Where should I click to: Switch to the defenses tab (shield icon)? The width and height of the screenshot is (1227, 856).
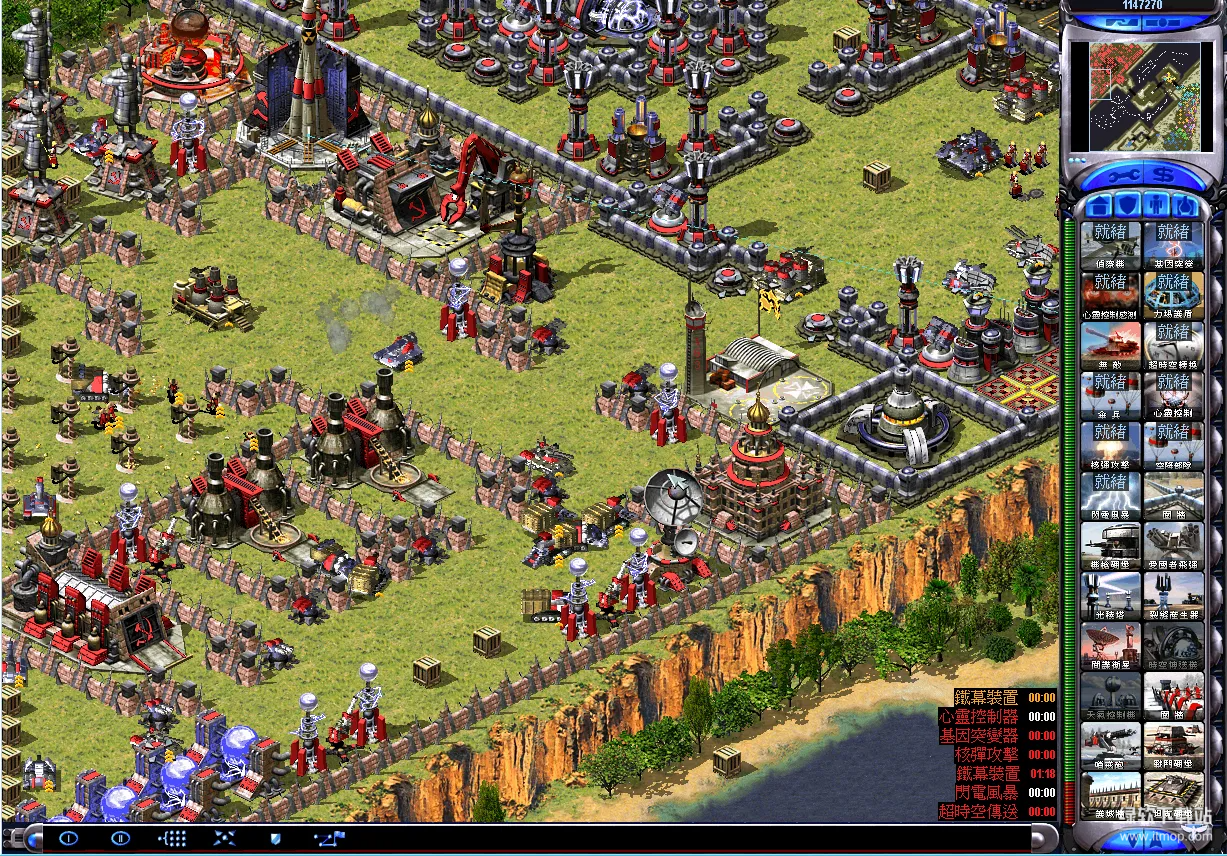tap(1128, 207)
